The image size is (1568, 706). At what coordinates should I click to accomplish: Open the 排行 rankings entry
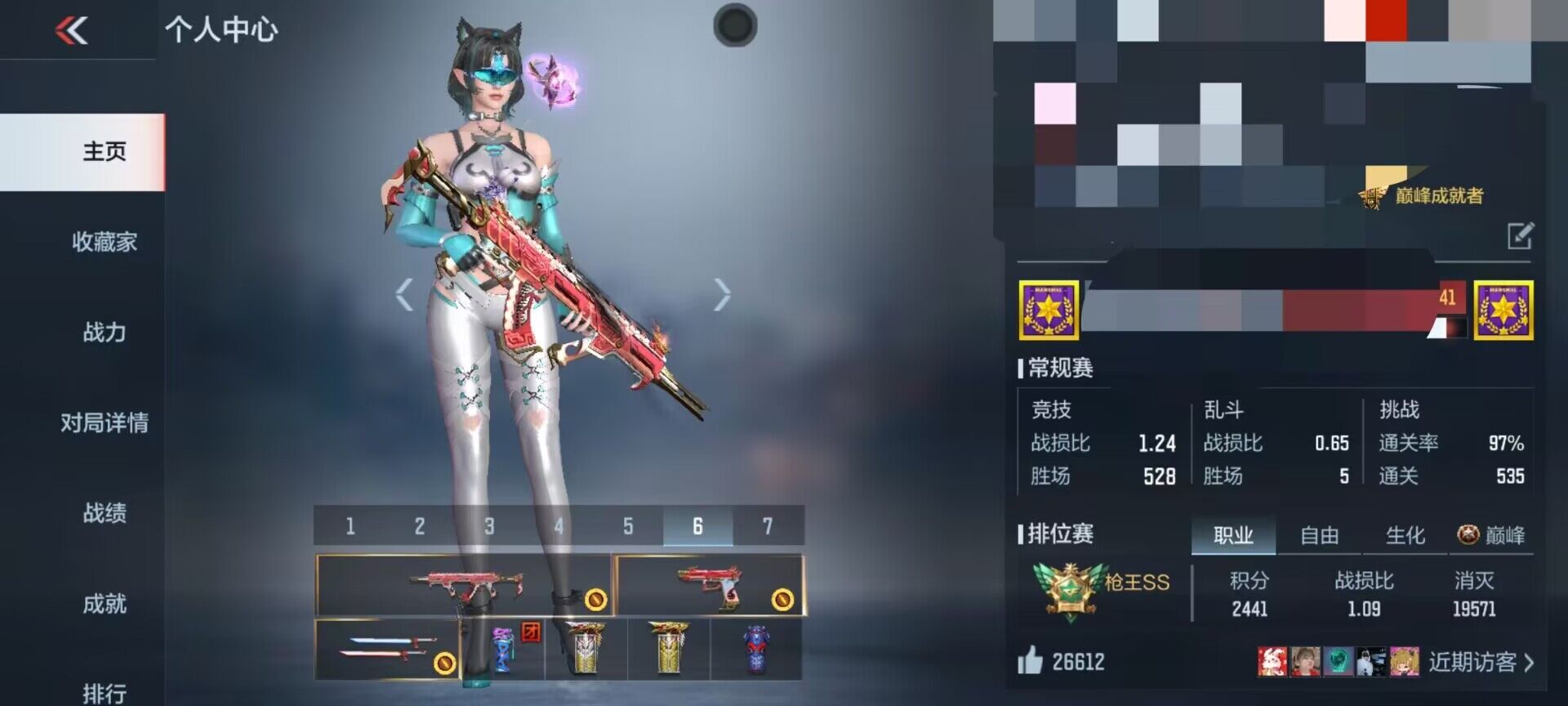point(104,693)
